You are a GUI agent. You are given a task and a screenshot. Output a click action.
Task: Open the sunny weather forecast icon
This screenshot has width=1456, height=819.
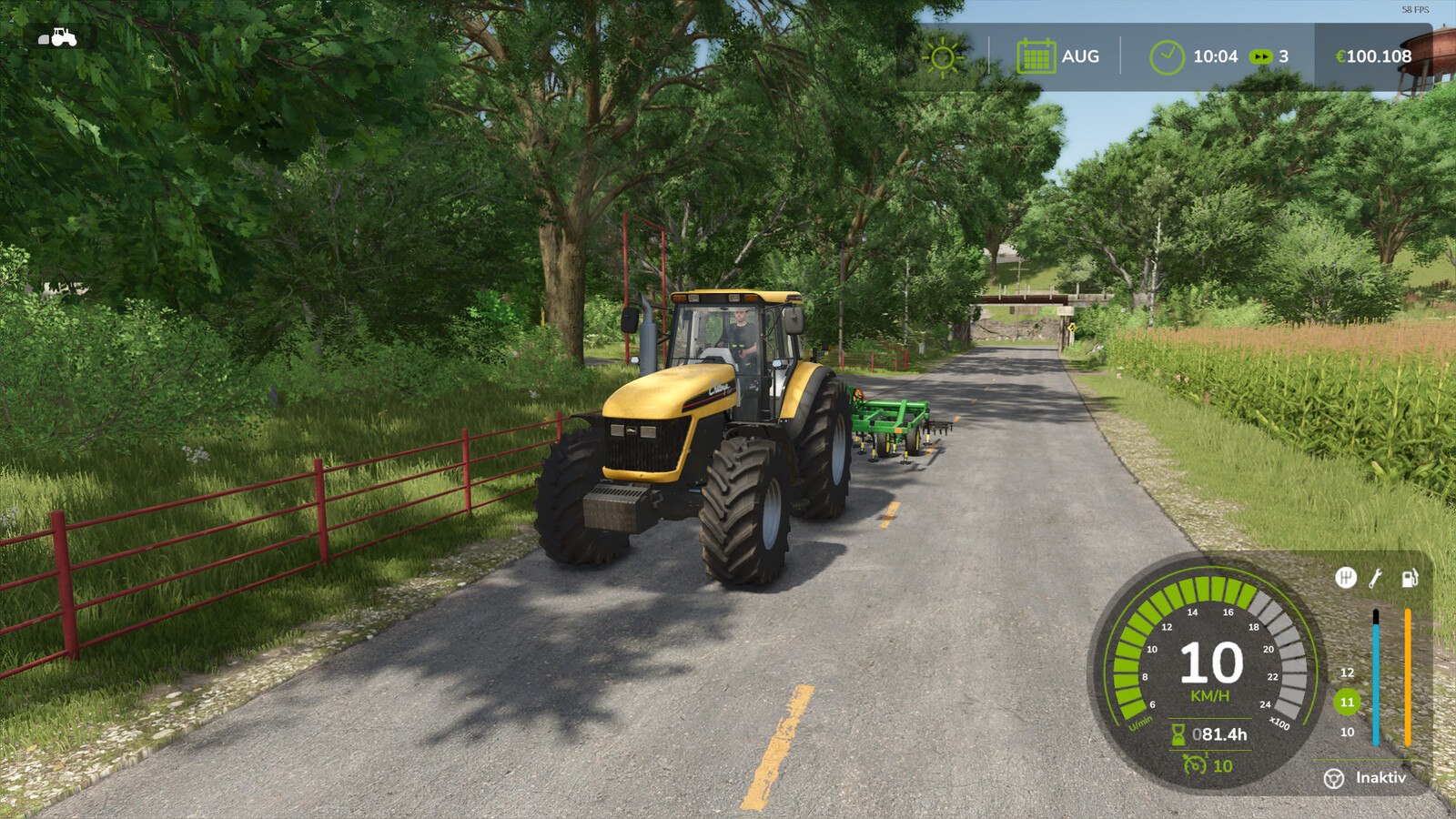(943, 57)
